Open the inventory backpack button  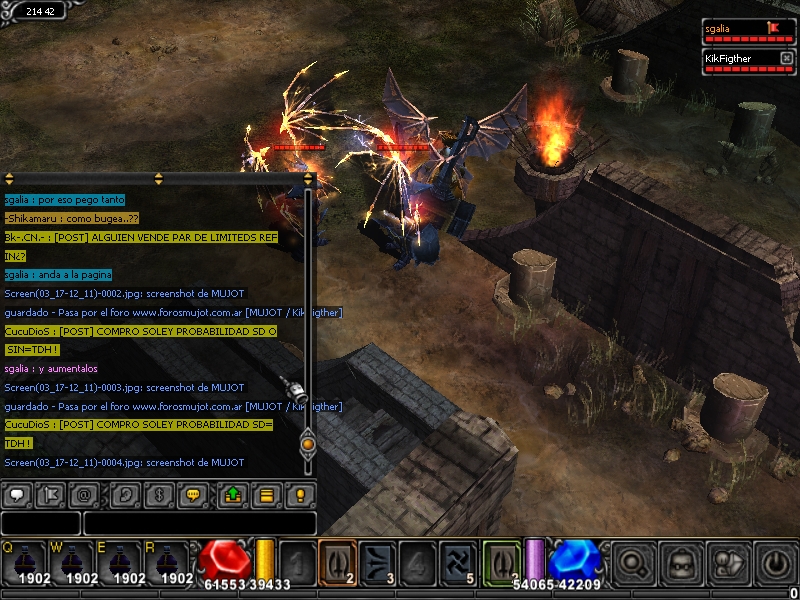pos(682,564)
